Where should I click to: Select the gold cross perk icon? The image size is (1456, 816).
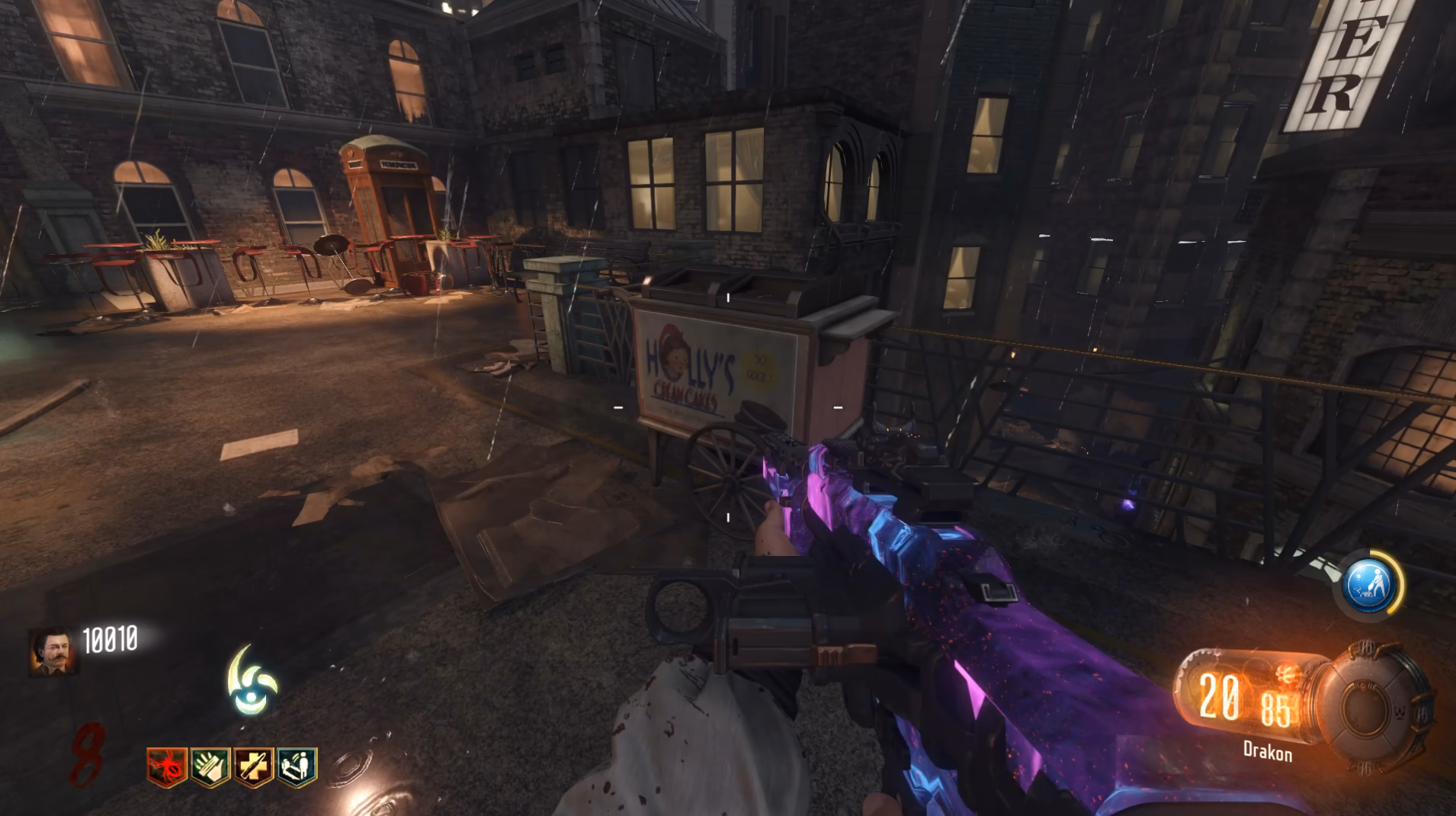(253, 766)
